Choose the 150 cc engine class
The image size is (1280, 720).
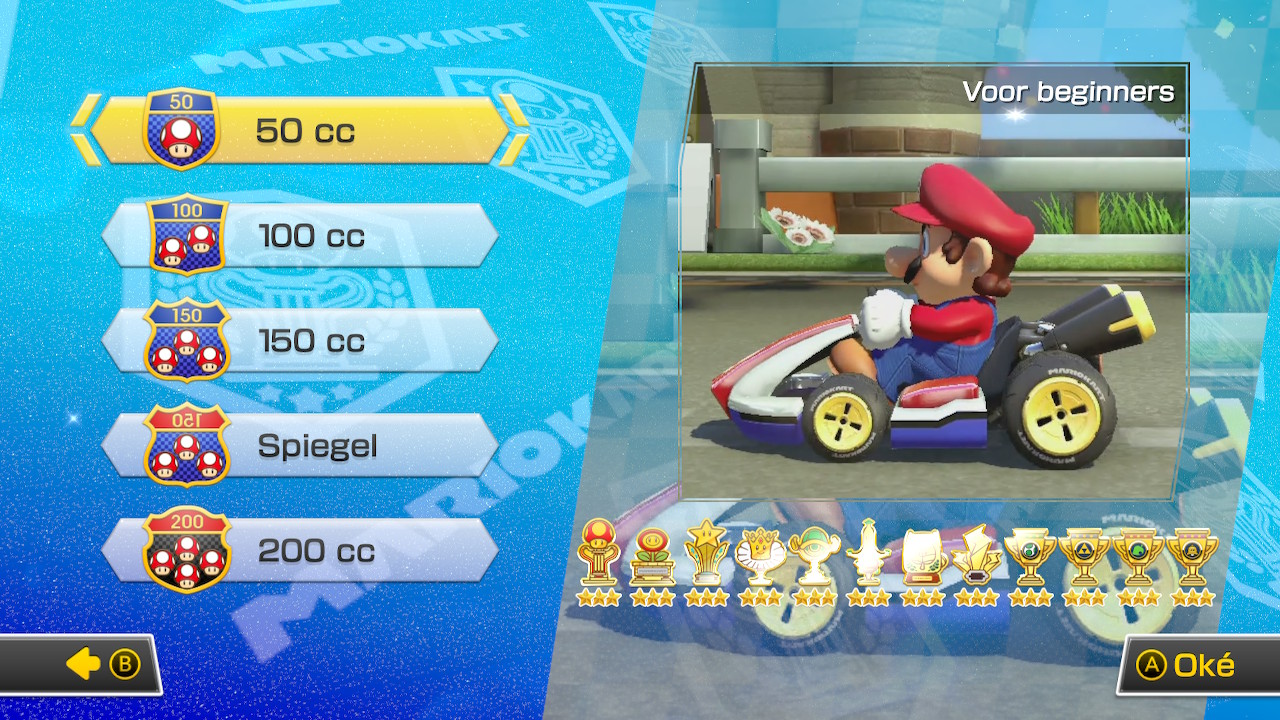(300, 341)
